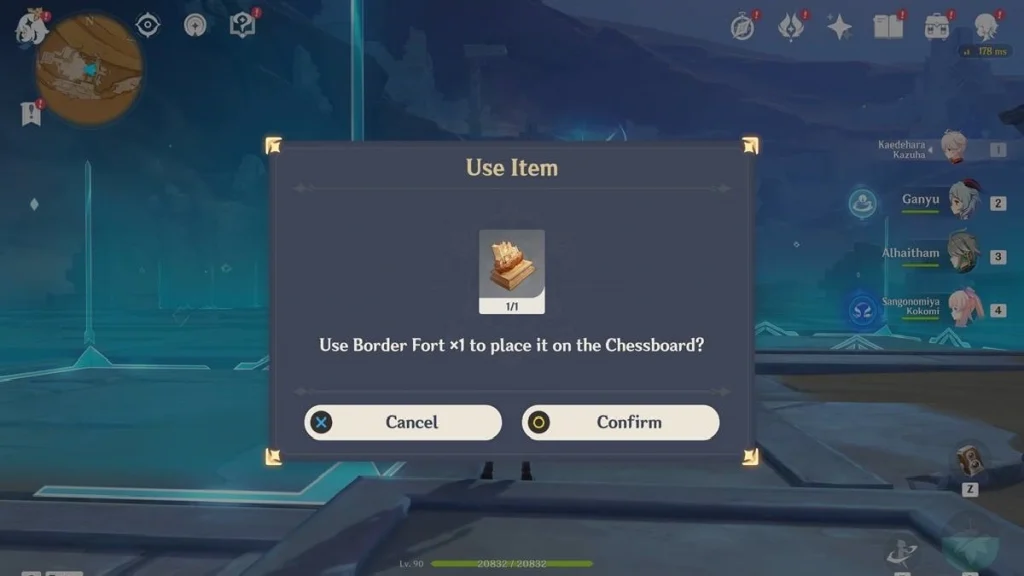Switch to Sangonomiya Kokomi
The height and width of the screenshot is (576, 1024).
tap(962, 307)
